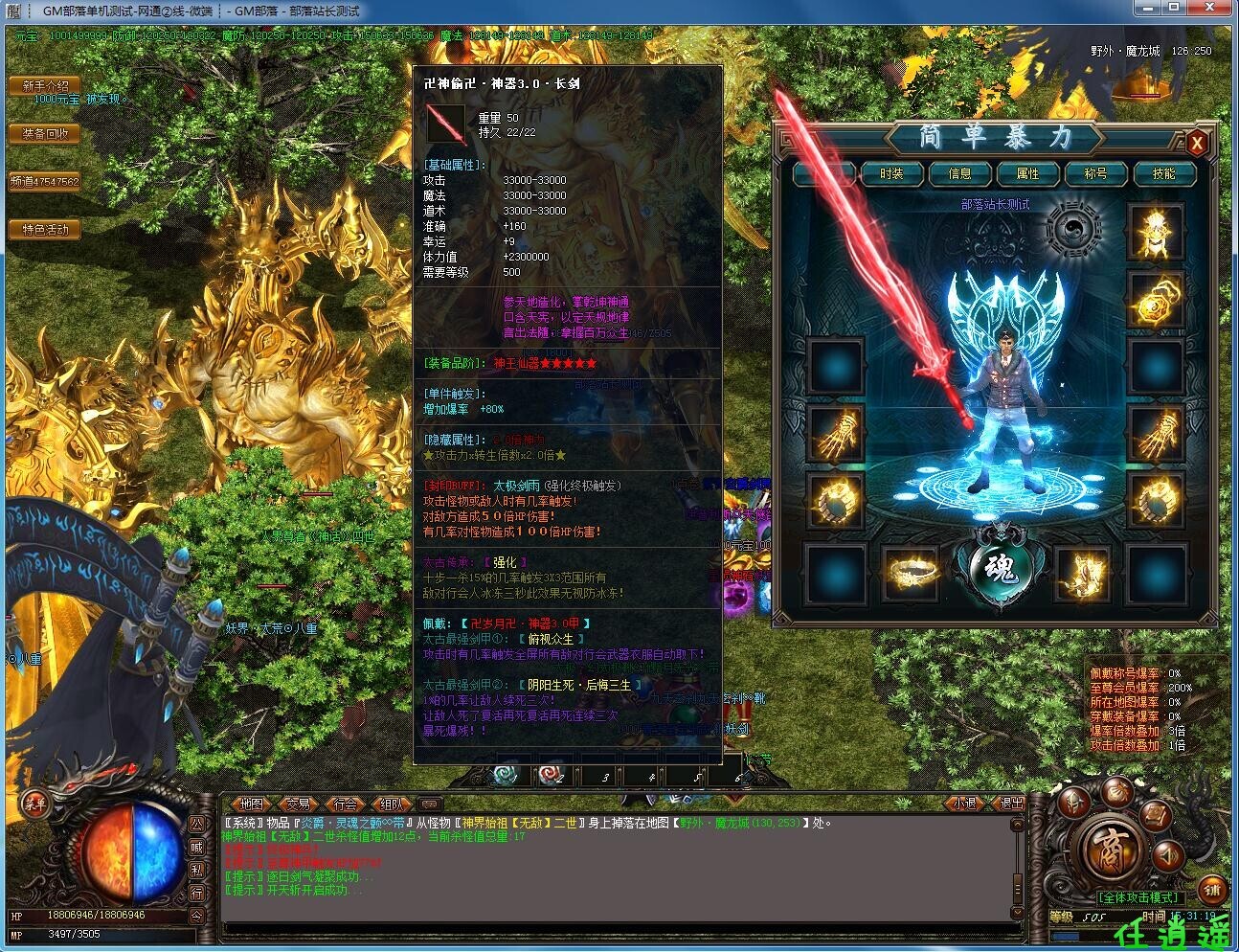This screenshot has width=1239, height=952.
Task: Switch to the 称号 tab in character panel
Action: (1097, 174)
